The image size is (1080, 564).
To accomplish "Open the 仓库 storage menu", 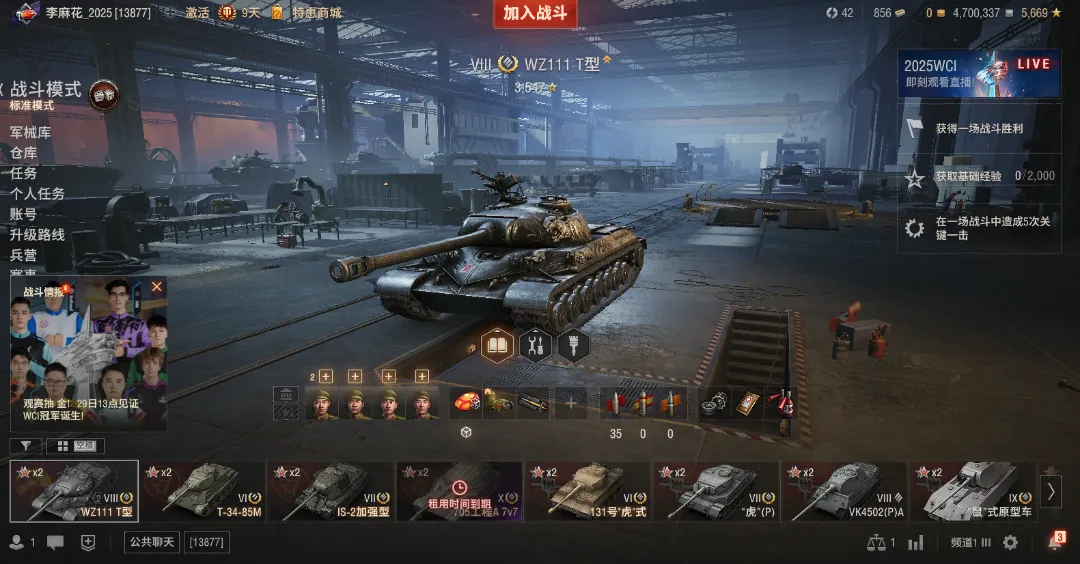I will tap(24, 153).
